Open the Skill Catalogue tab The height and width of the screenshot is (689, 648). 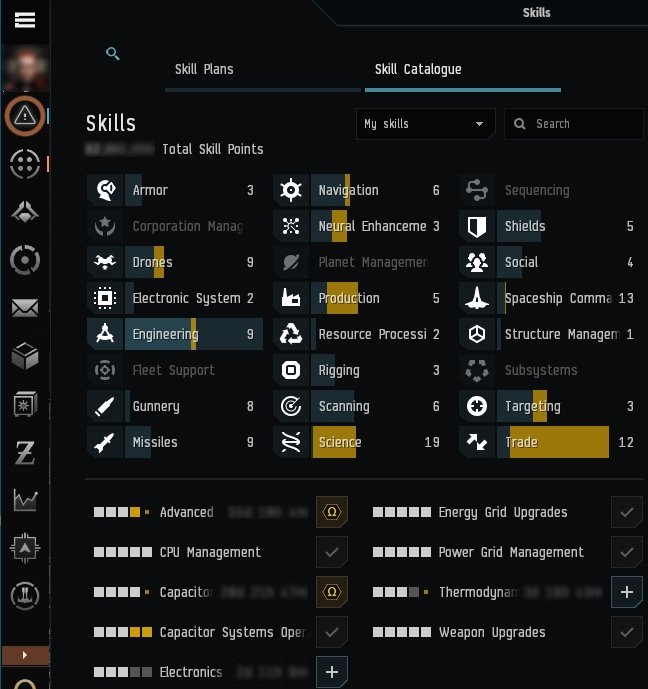tap(418, 70)
